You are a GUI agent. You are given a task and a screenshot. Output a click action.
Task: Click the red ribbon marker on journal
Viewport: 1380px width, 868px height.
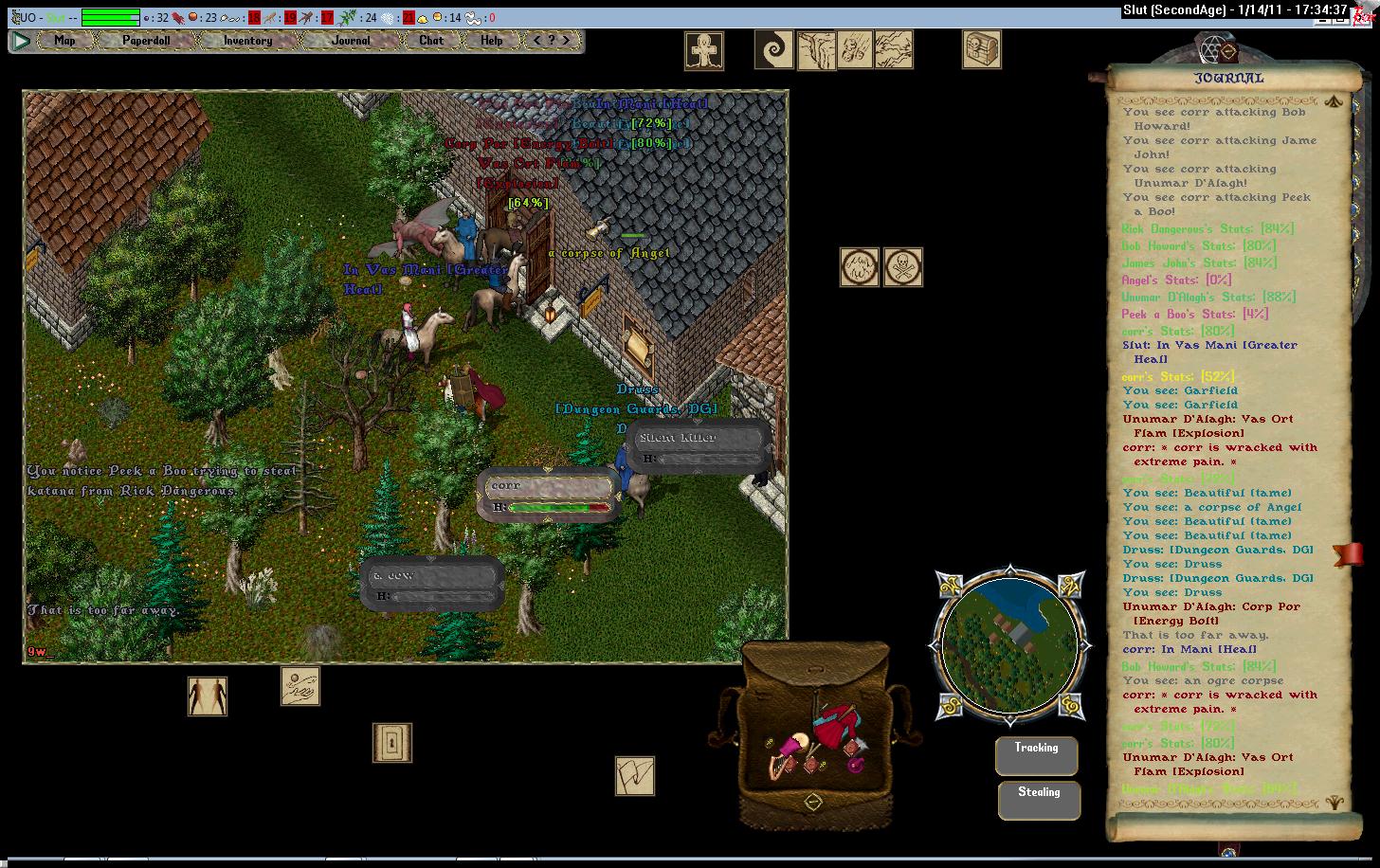[x=1347, y=553]
